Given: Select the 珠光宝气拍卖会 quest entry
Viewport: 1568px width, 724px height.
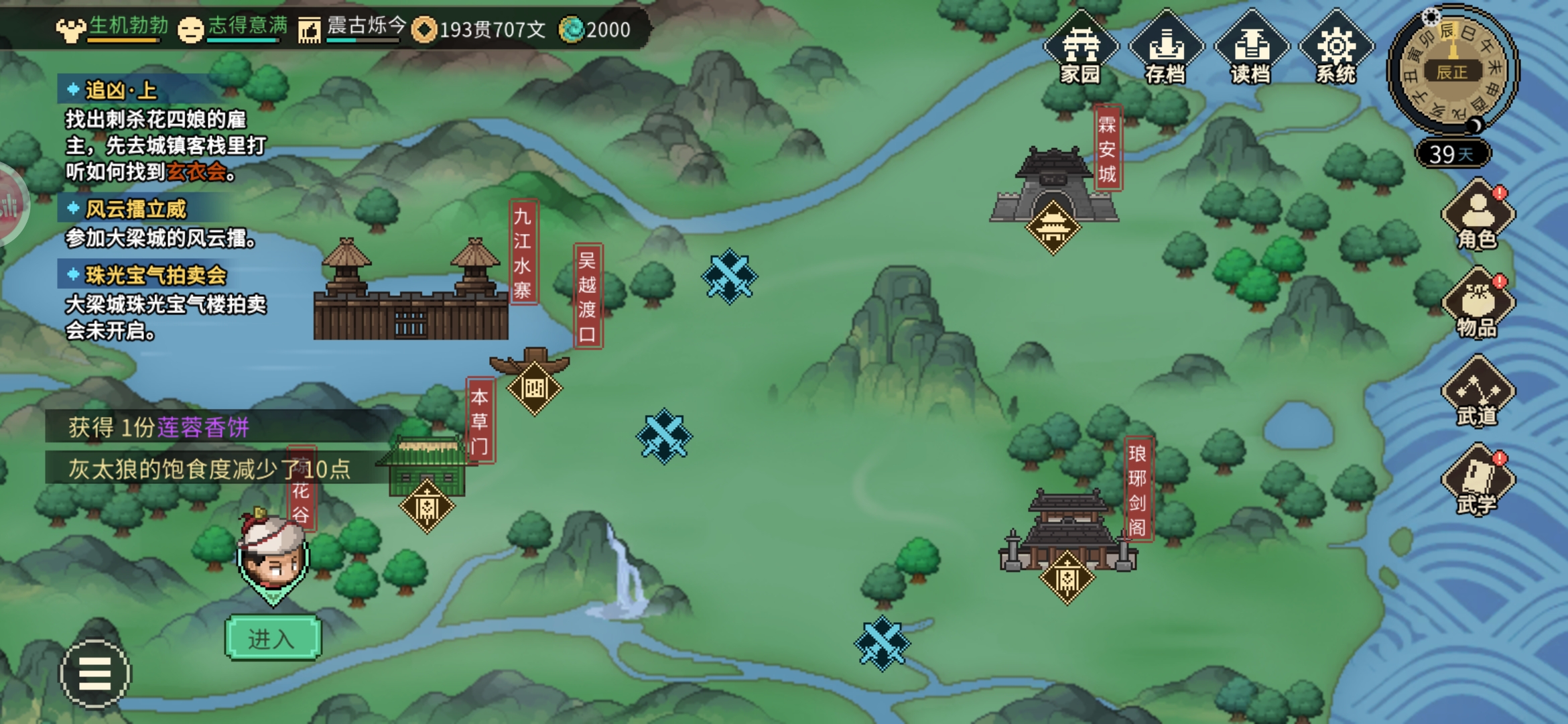Looking at the screenshot, I should tap(155, 275).
